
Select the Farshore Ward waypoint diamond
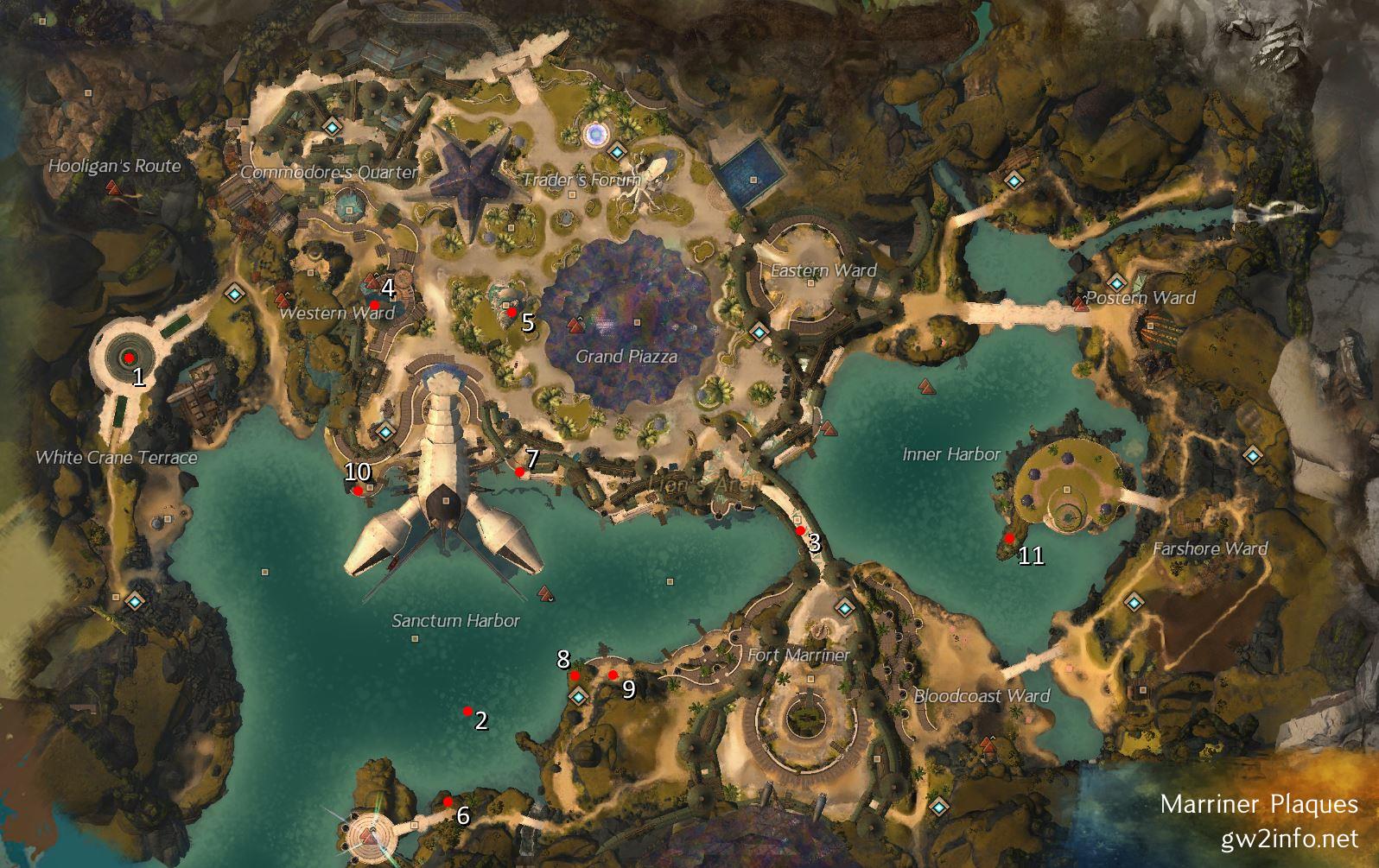tap(1134, 601)
